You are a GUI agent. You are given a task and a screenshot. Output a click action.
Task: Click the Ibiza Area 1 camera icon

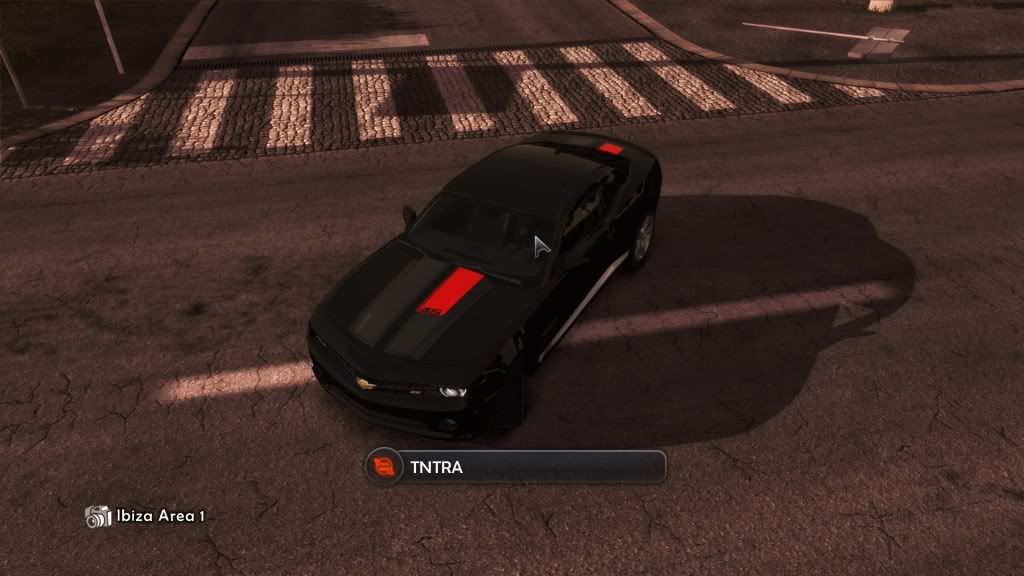pyautogui.click(x=98, y=516)
